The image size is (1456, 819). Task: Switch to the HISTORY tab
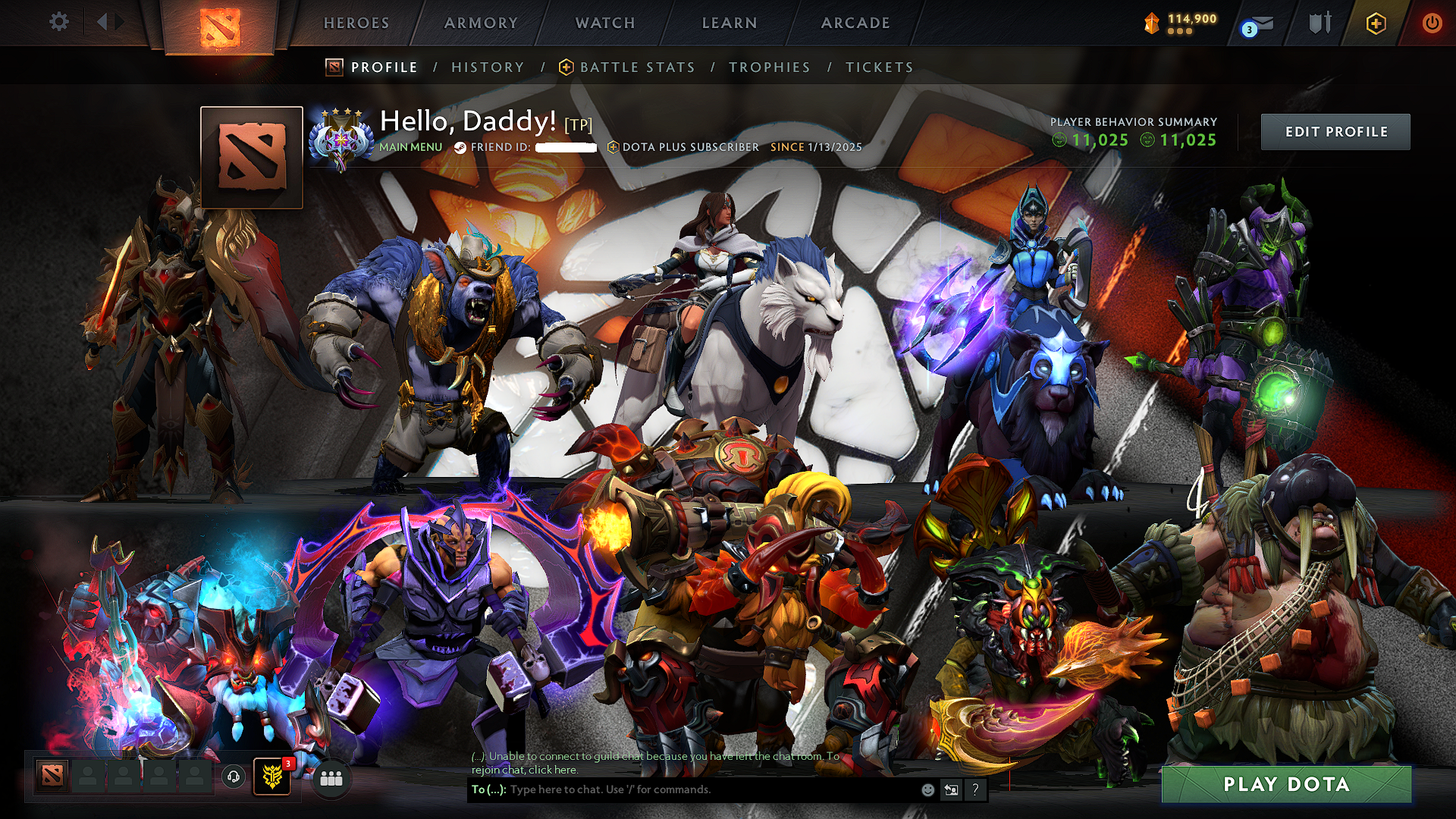click(x=486, y=67)
